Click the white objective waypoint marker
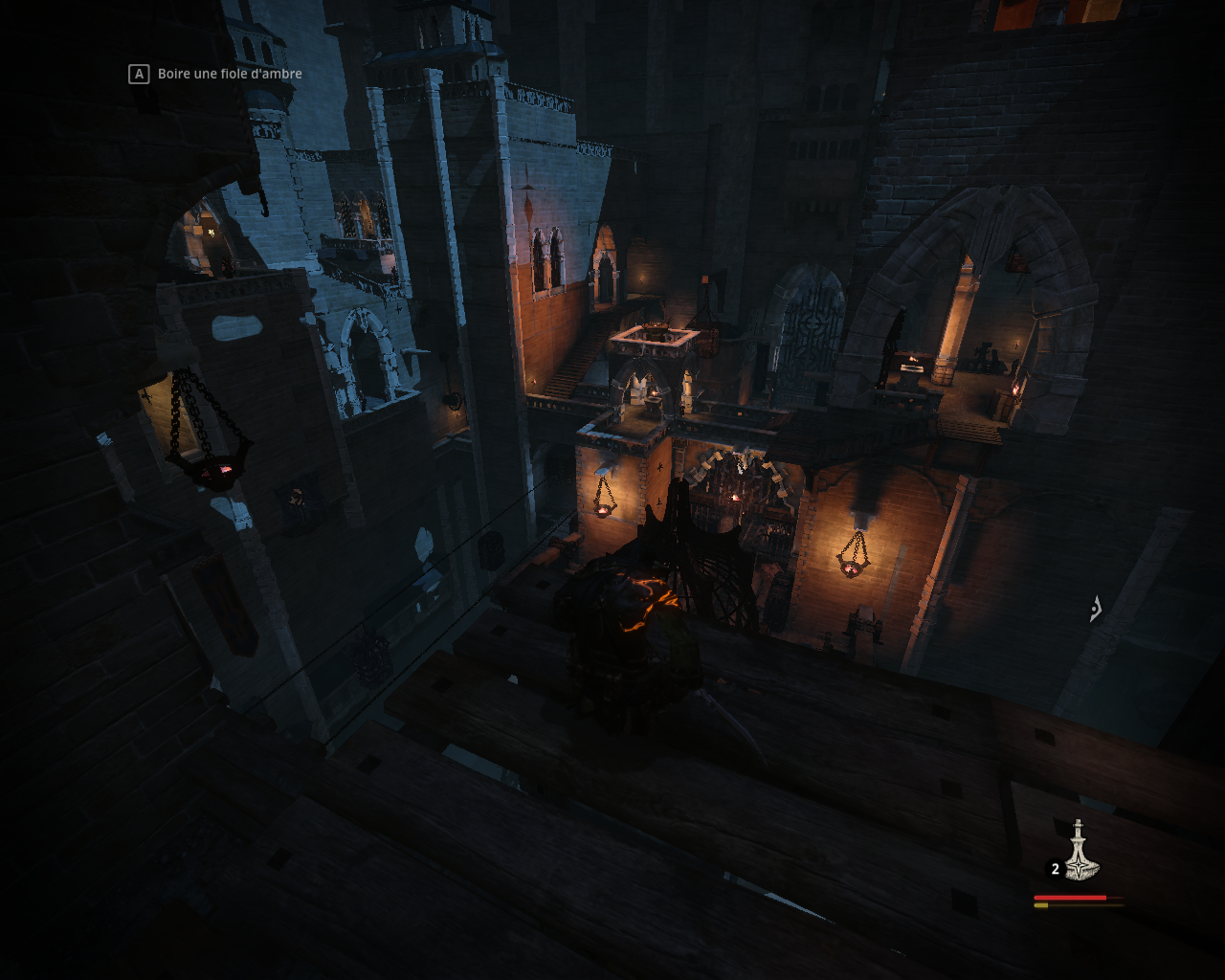The width and height of the screenshot is (1225, 980). 1097,609
